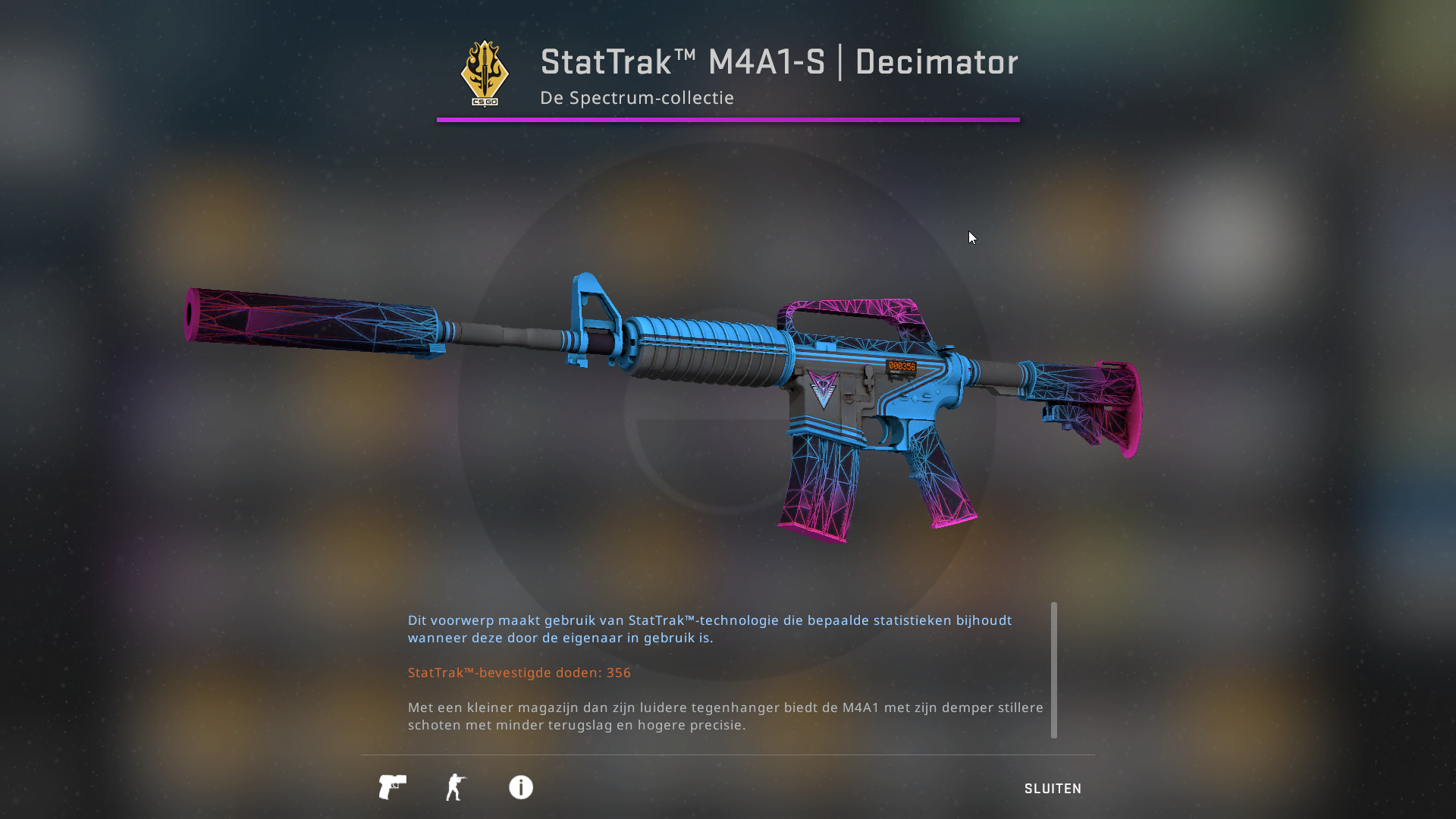Close the inspect panel with SLUITEN
This screenshot has width=1456, height=819.
pos(1053,789)
